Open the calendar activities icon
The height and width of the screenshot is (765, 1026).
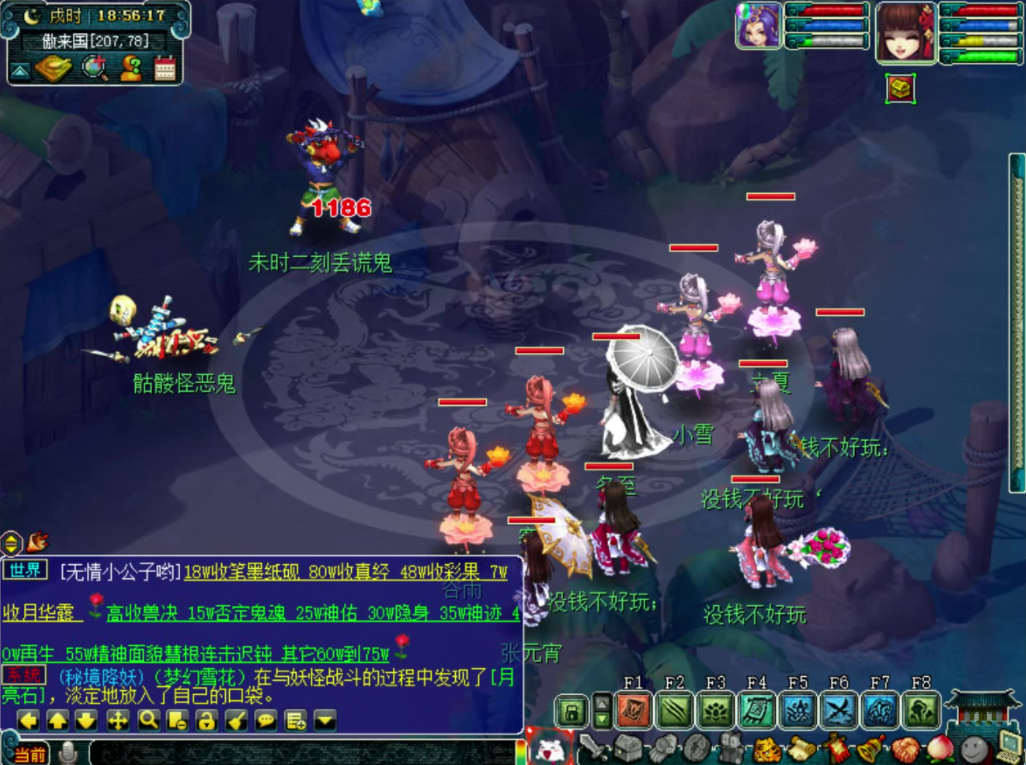point(165,68)
